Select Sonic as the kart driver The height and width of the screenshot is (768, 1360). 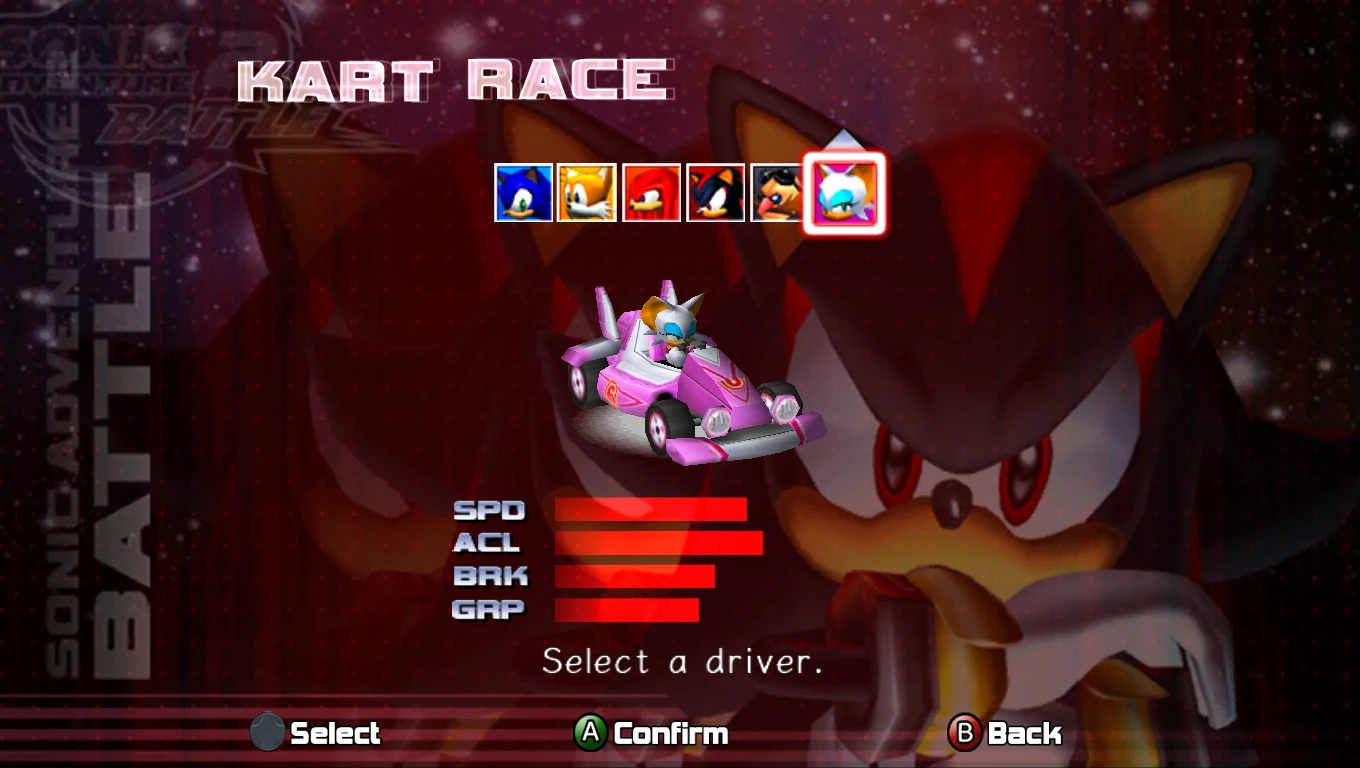point(524,193)
